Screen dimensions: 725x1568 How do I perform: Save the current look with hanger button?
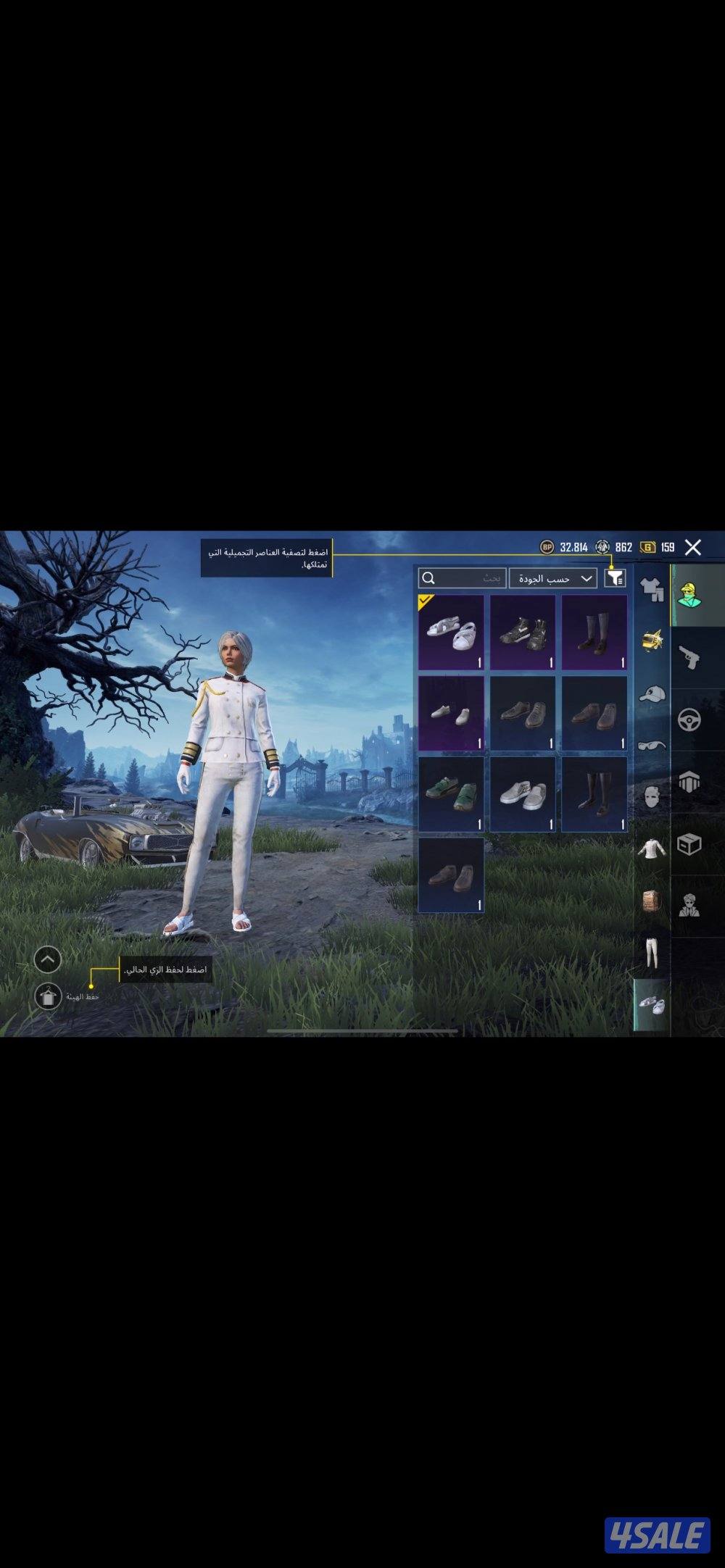tap(48, 996)
